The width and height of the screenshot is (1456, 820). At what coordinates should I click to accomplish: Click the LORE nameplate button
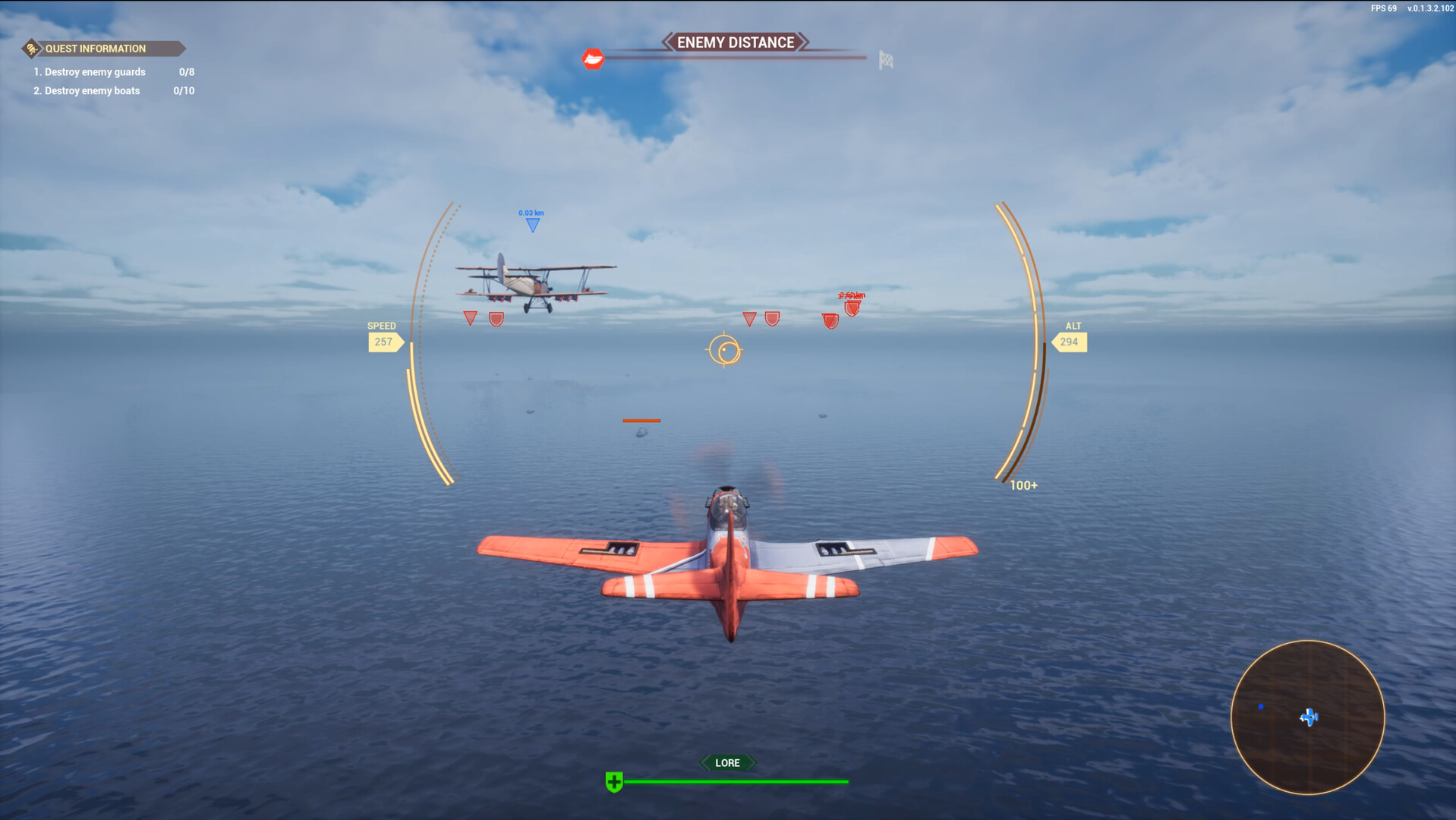tap(727, 762)
